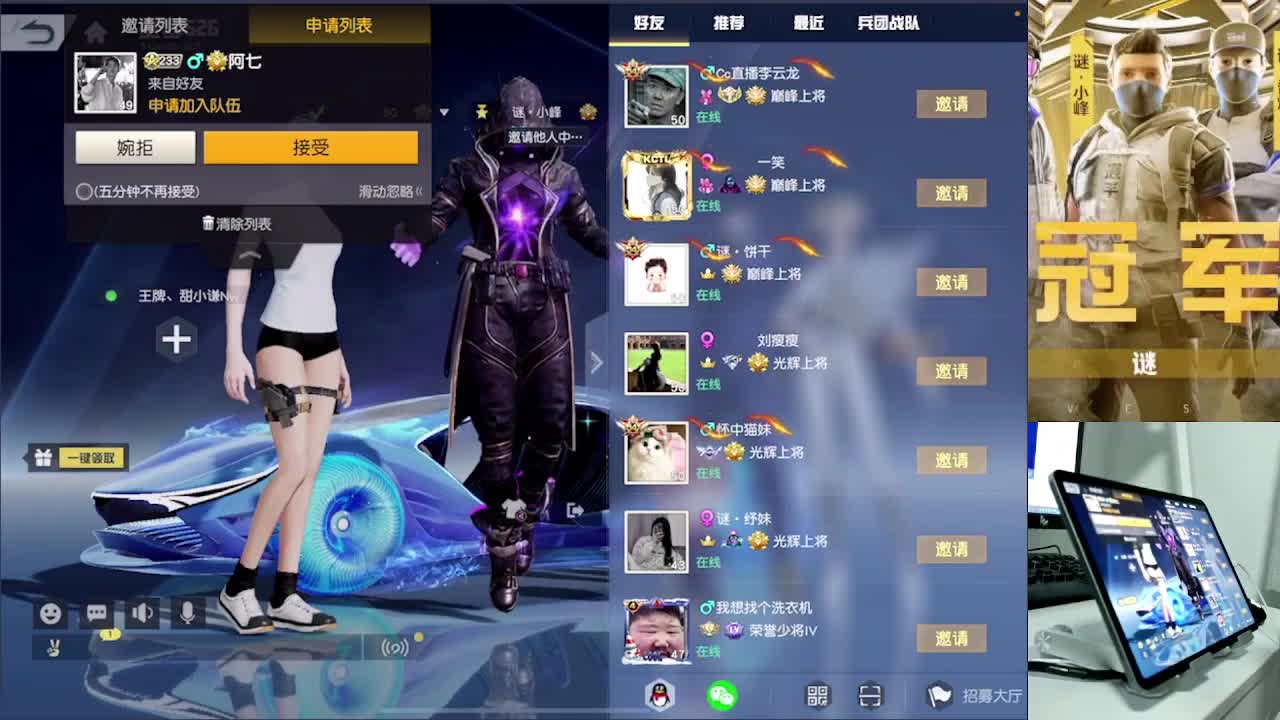This screenshot has width=1280, height=720.
Task: Click the scan icon next to QR code
Action: click(869, 693)
